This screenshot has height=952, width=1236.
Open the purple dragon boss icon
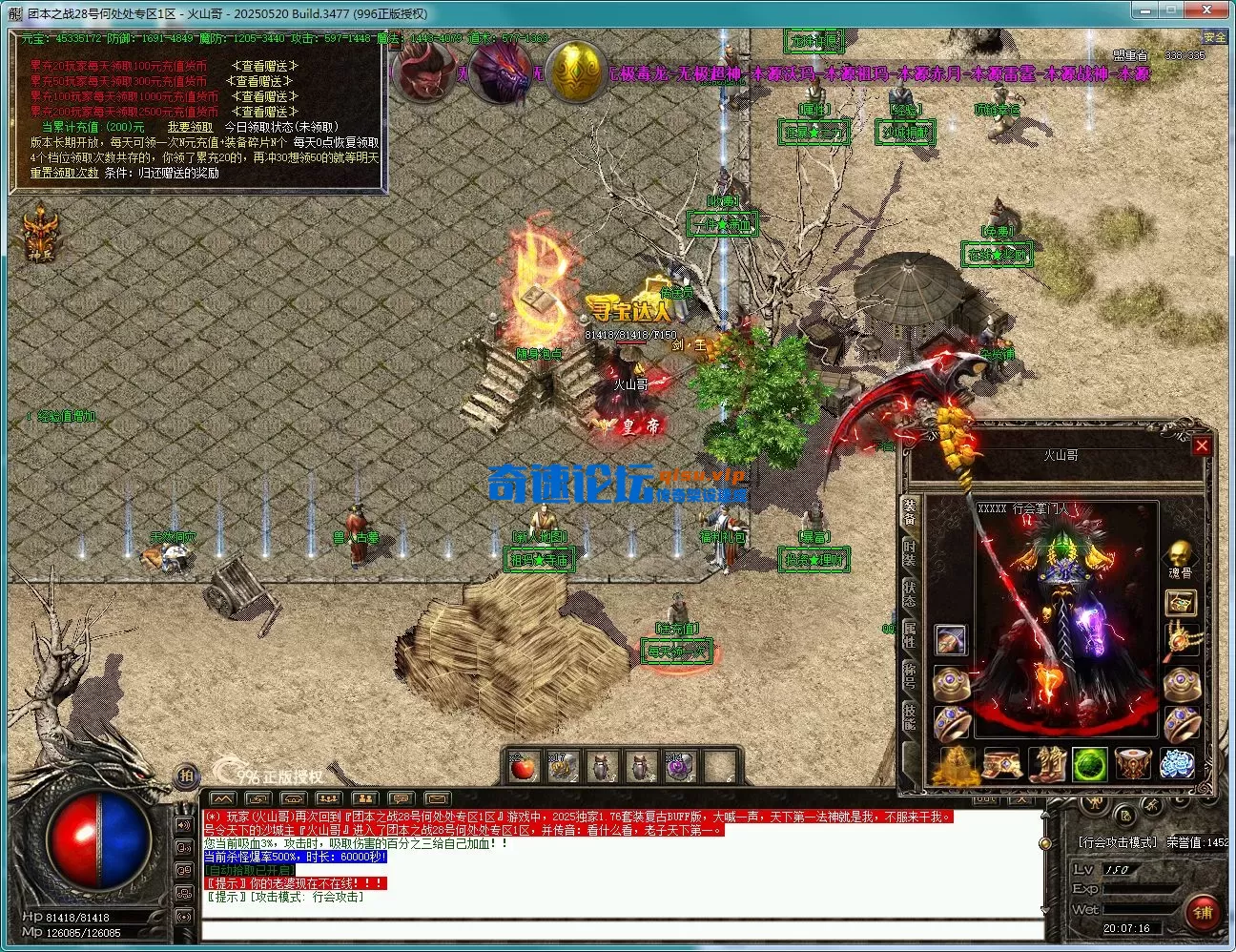tap(502, 72)
